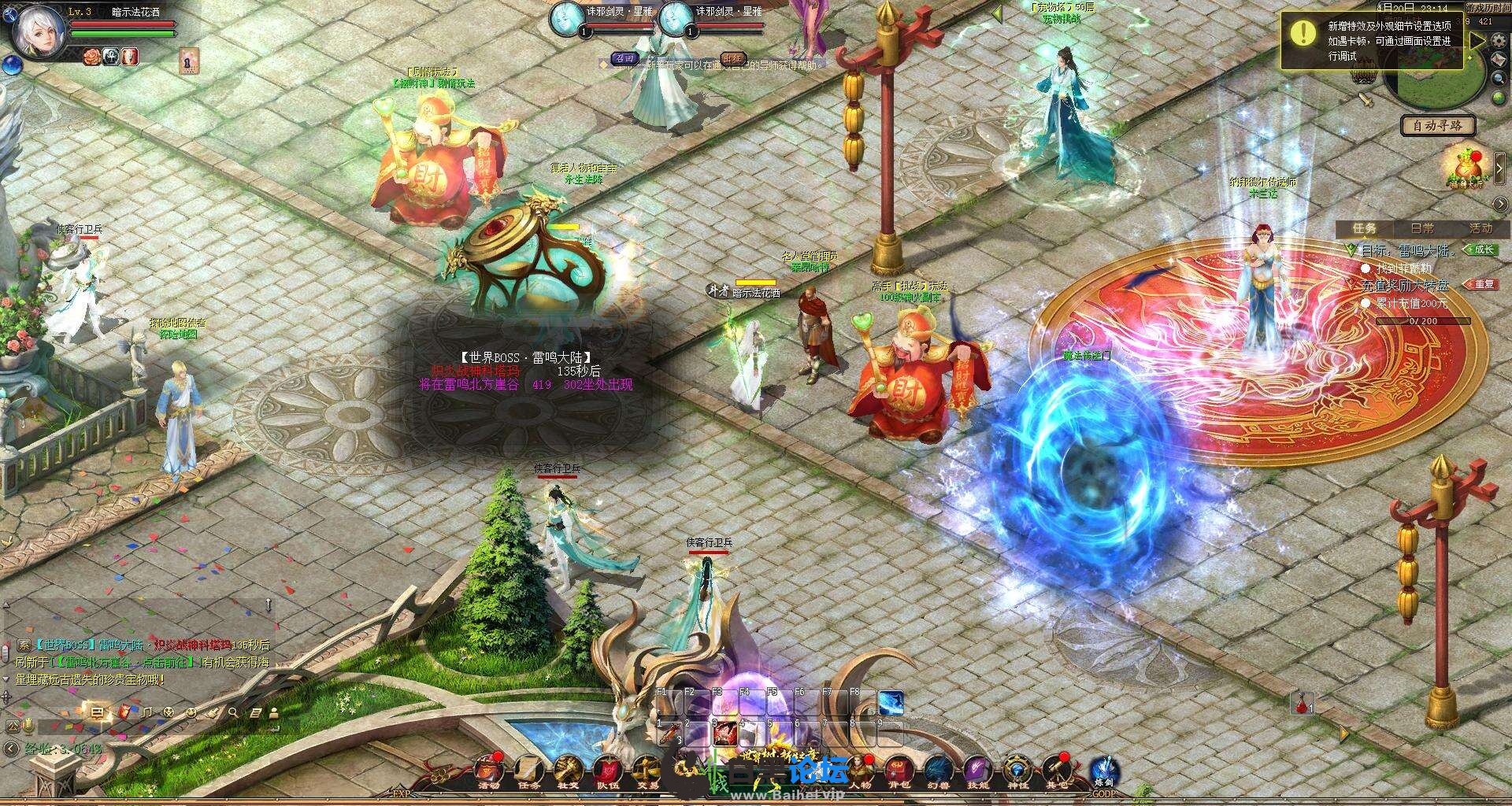Click the player portrait avatar

point(37,33)
